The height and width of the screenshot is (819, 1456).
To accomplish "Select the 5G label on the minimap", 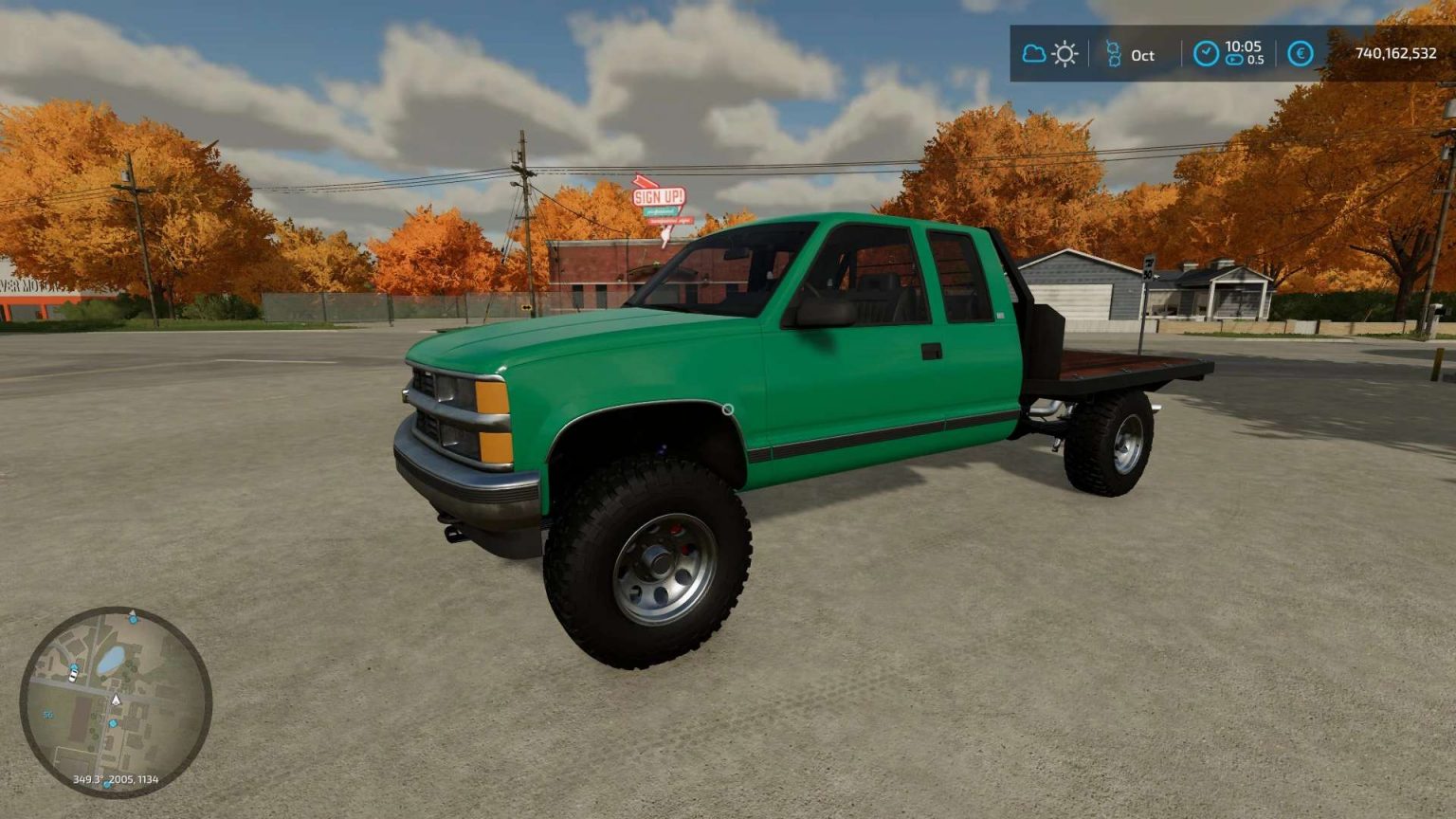I will point(48,714).
